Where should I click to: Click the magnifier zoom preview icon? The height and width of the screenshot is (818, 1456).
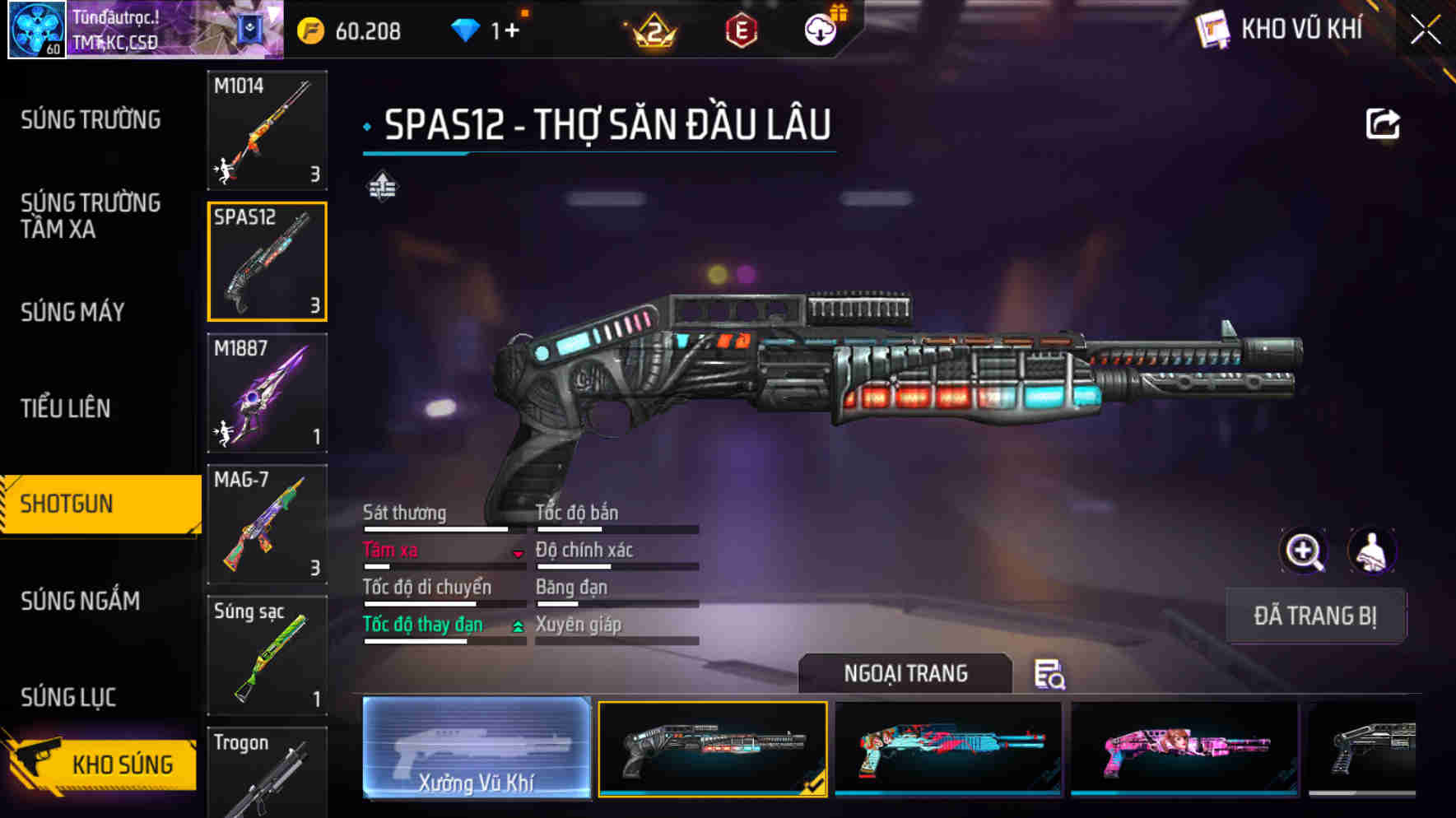coord(1303,551)
